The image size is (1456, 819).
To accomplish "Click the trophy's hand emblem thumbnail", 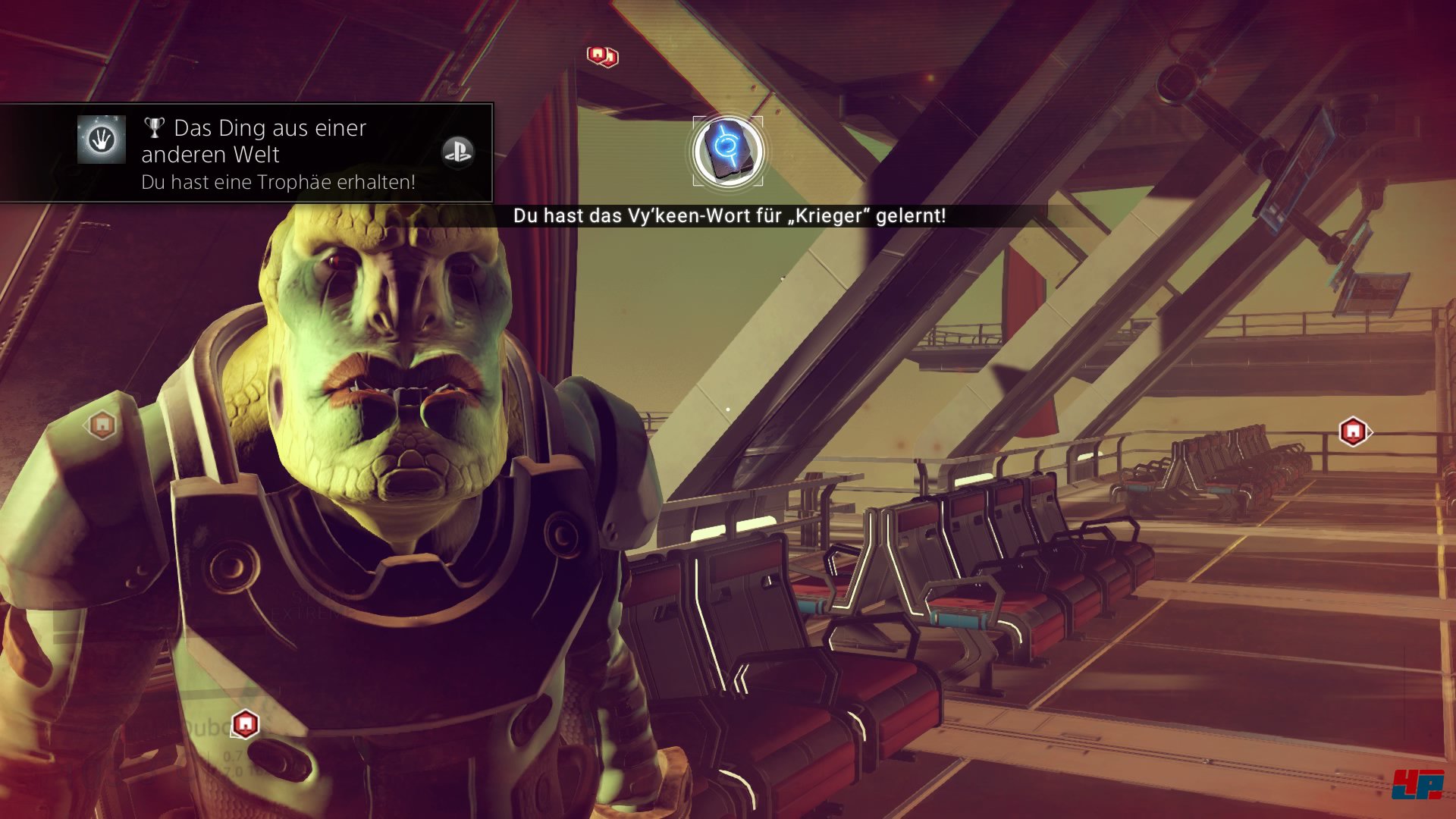I will pos(102,140).
